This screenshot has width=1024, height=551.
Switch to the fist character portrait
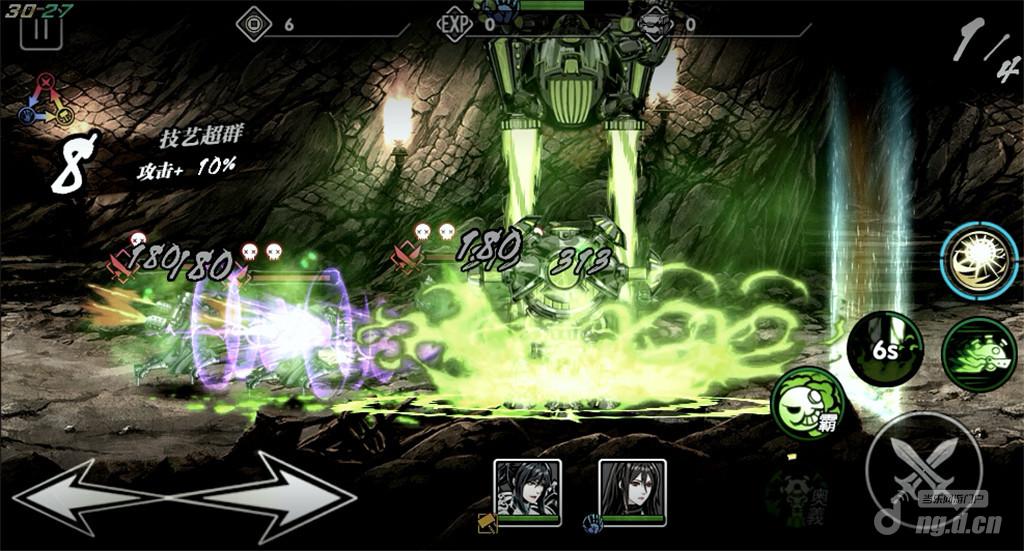point(631,490)
